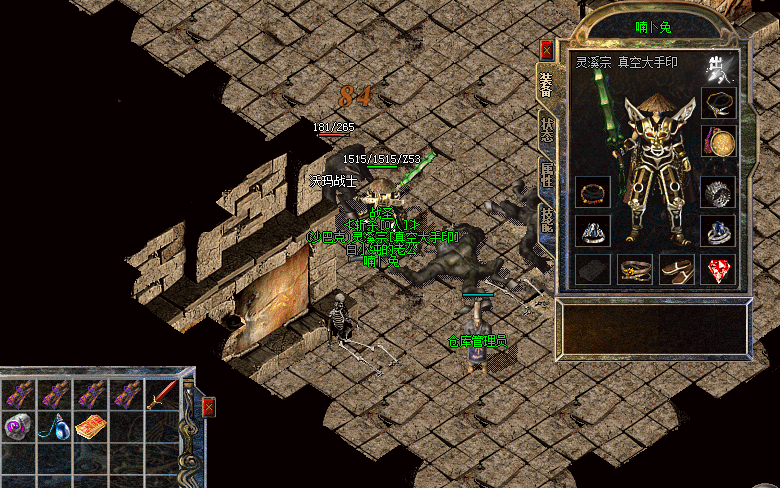The height and width of the screenshot is (488, 780).
Task: Close the inventory bag window
Action: click(x=208, y=407)
